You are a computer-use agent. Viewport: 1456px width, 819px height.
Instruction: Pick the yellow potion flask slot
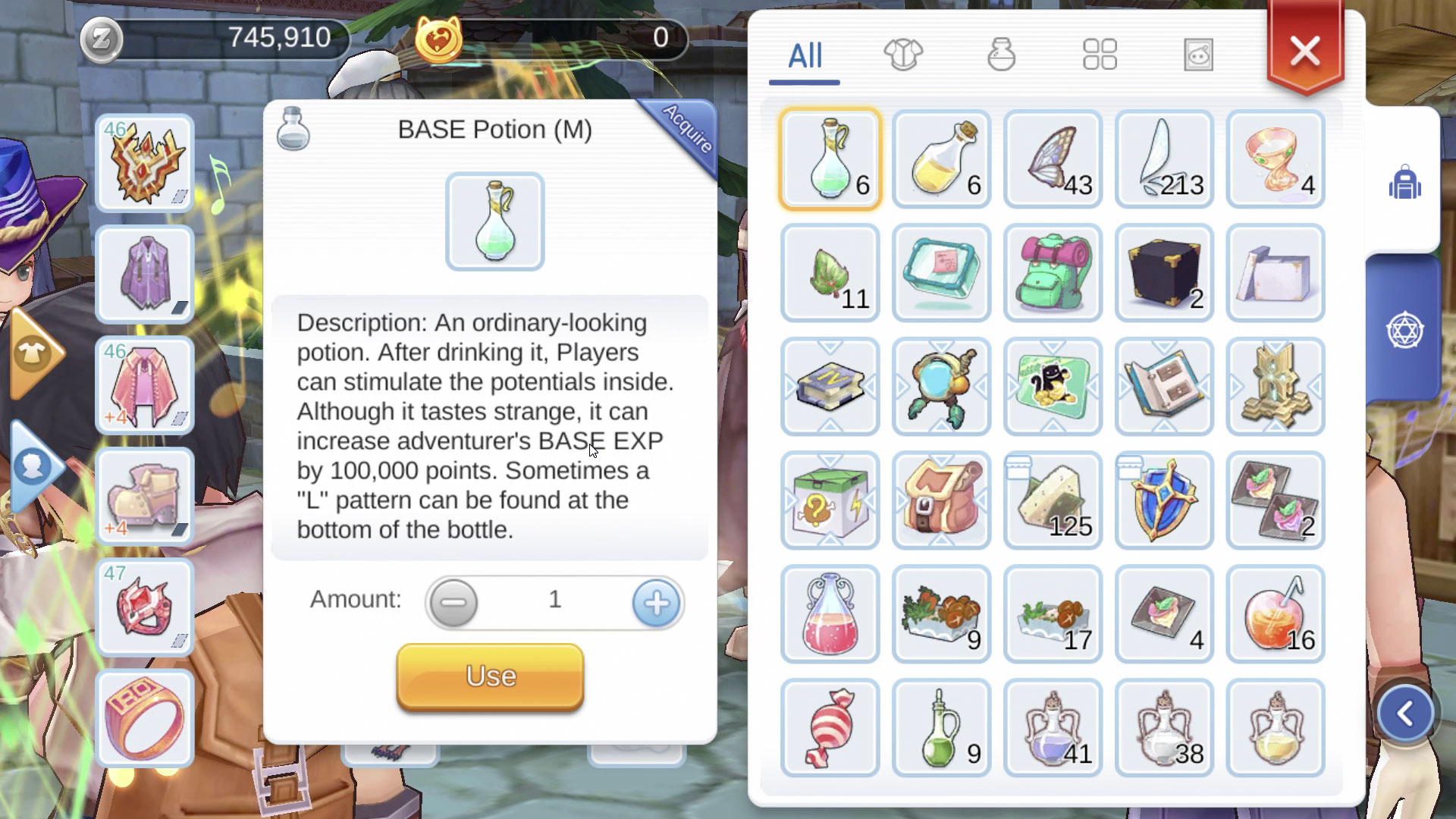point(941,159)
